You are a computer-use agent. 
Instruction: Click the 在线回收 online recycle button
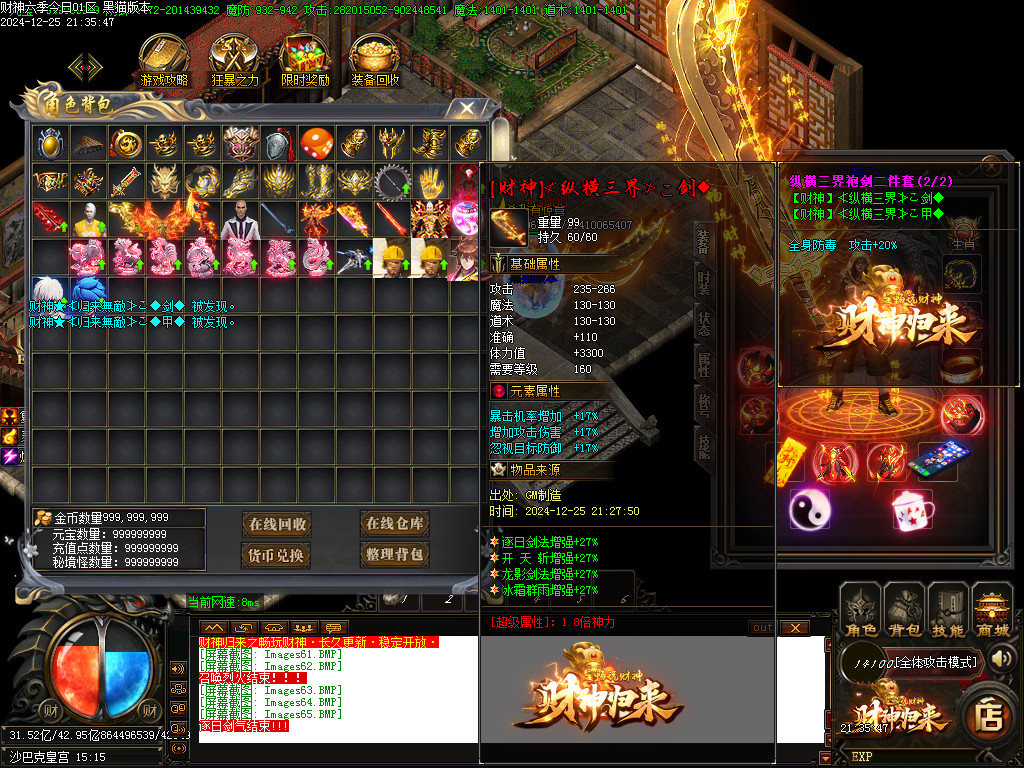click(277, 524)
